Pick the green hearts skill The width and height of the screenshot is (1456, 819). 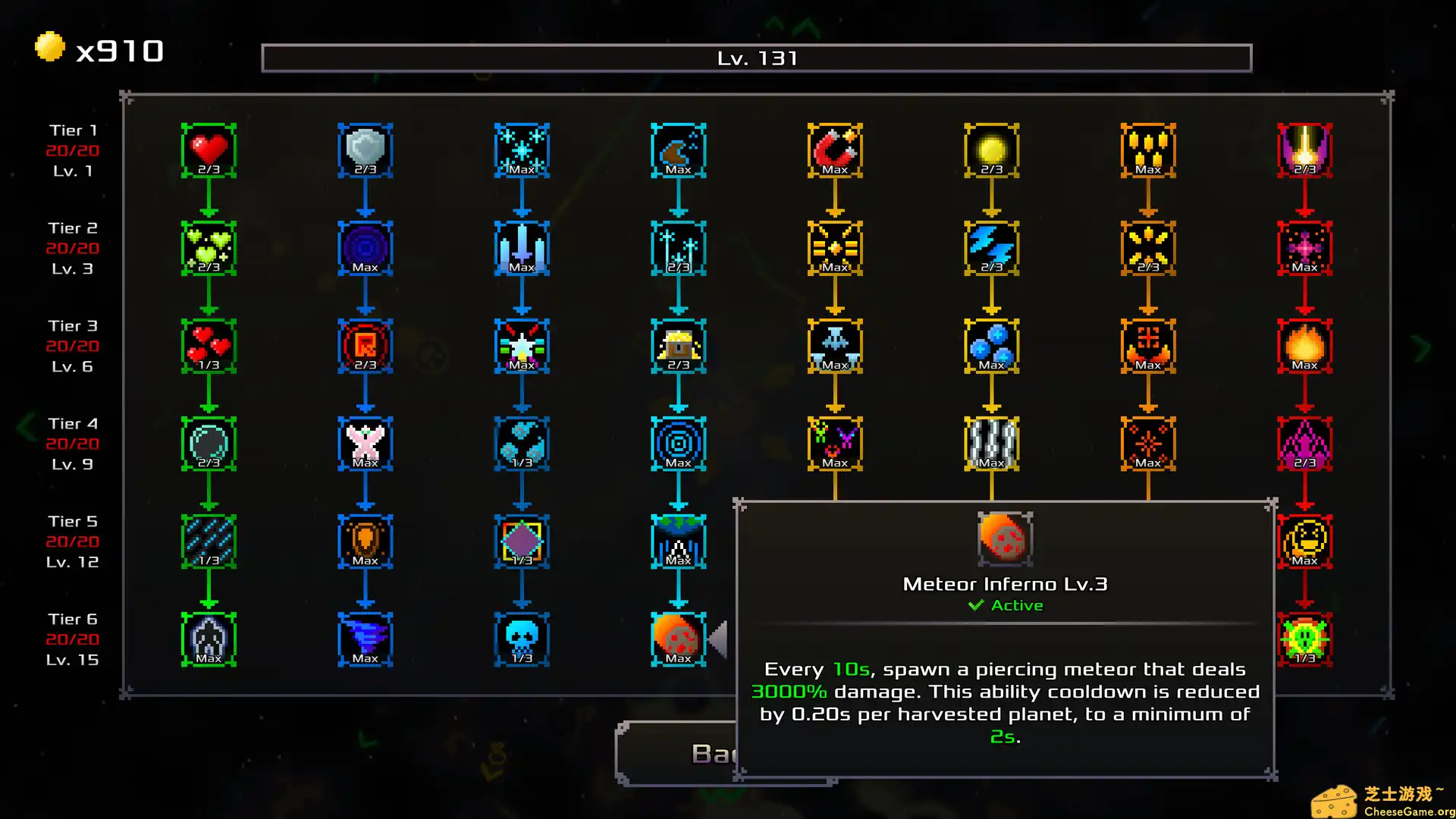(x=209, y=248)
